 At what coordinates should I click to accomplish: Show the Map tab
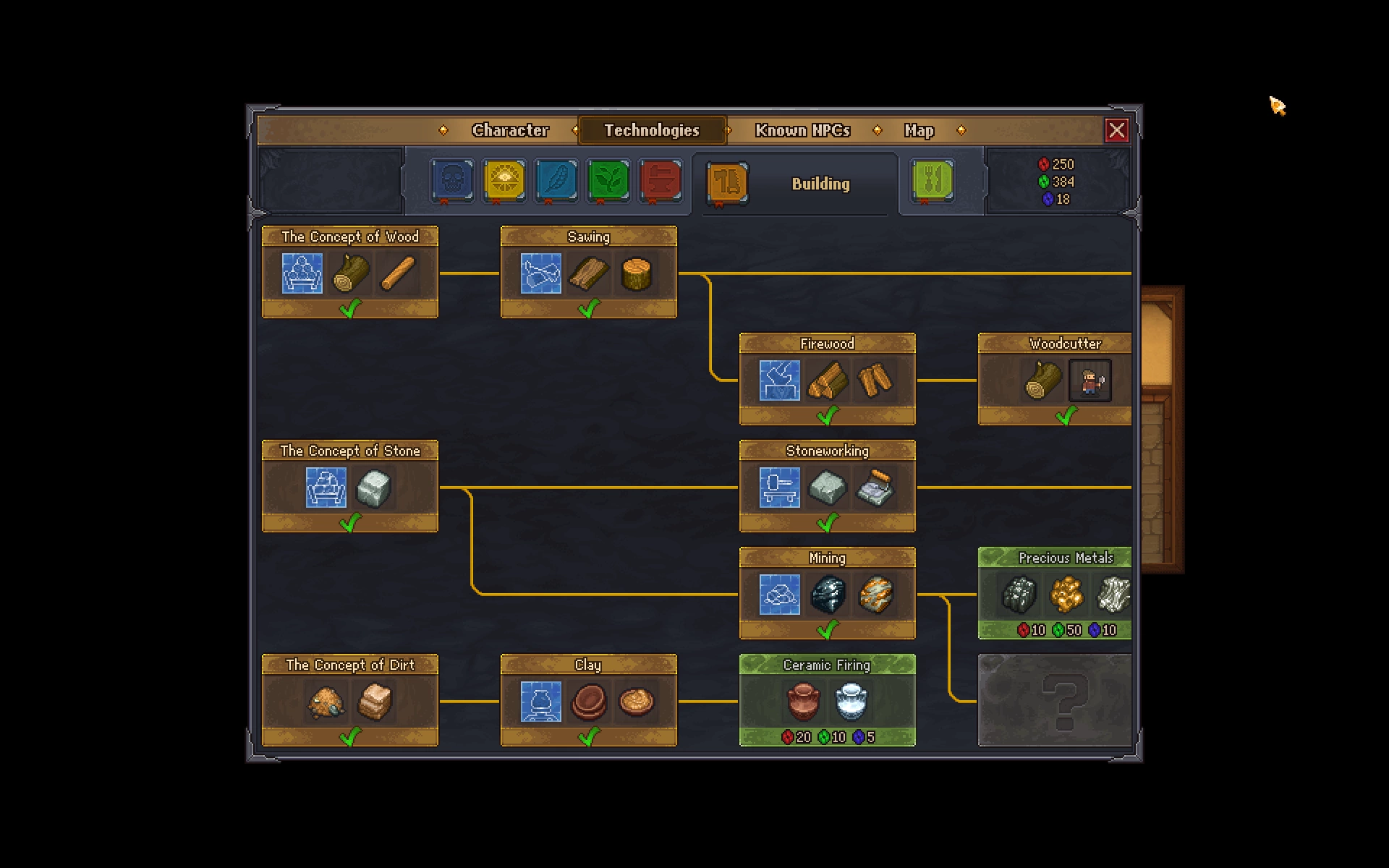(x=919, y=130)
